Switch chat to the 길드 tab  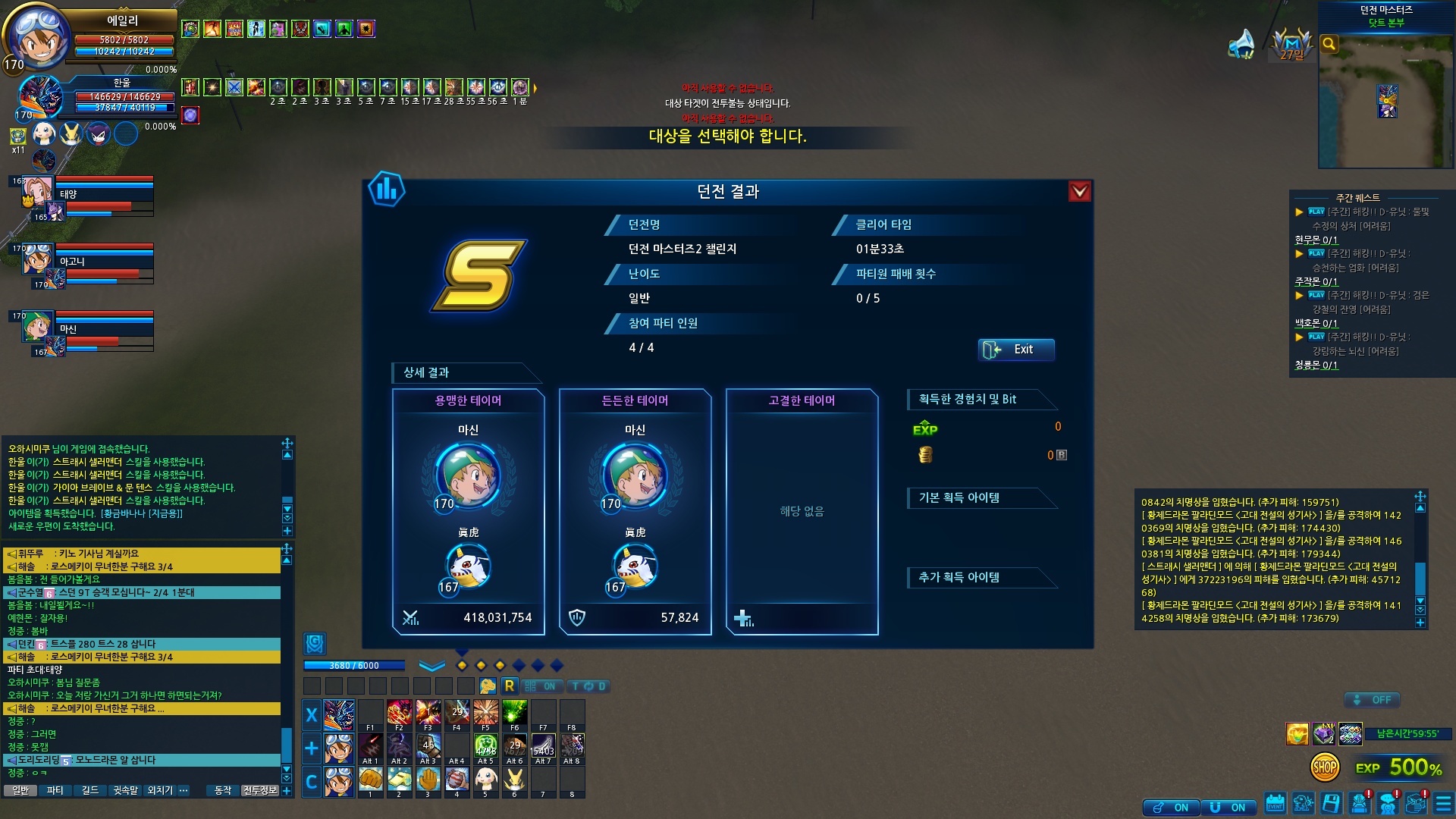coord(89,790)
